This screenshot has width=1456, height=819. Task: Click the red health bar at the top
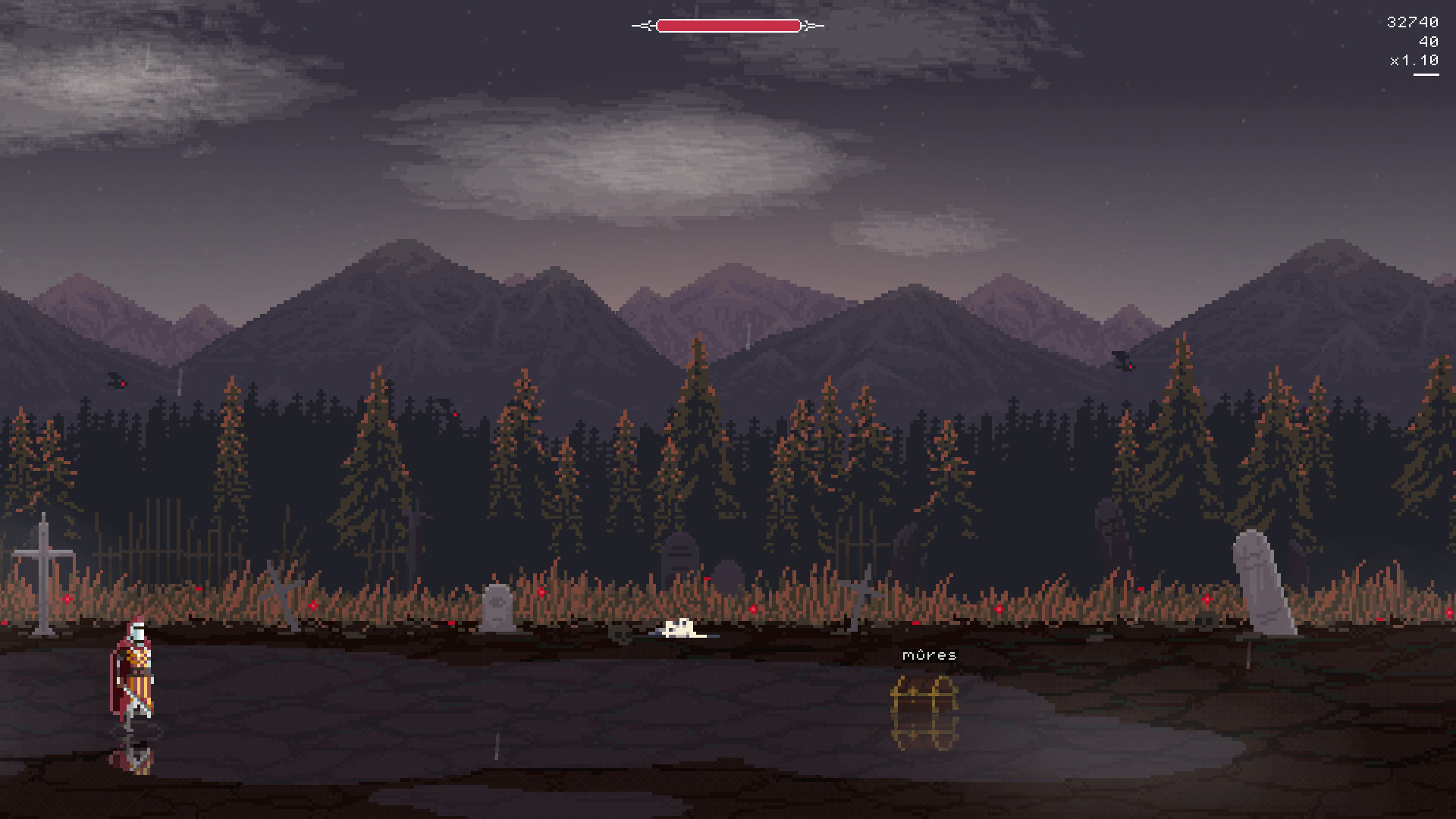pyautogui.click(x=728, y=25)
